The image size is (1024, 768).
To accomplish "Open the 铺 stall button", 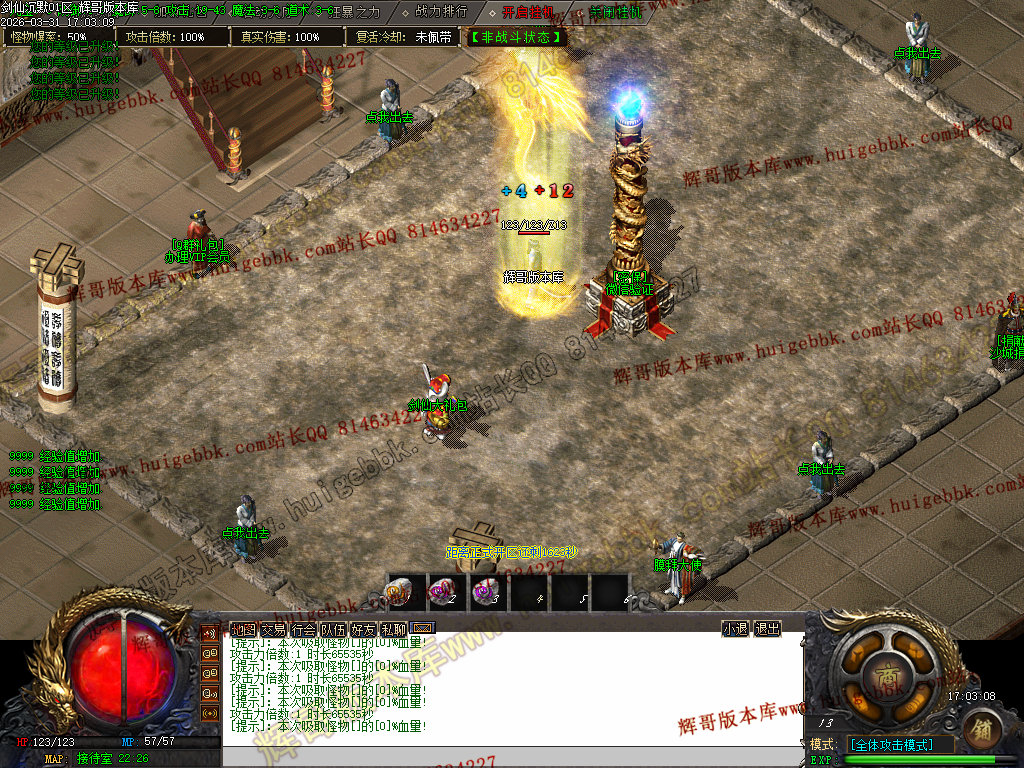I will coord(982,729).
